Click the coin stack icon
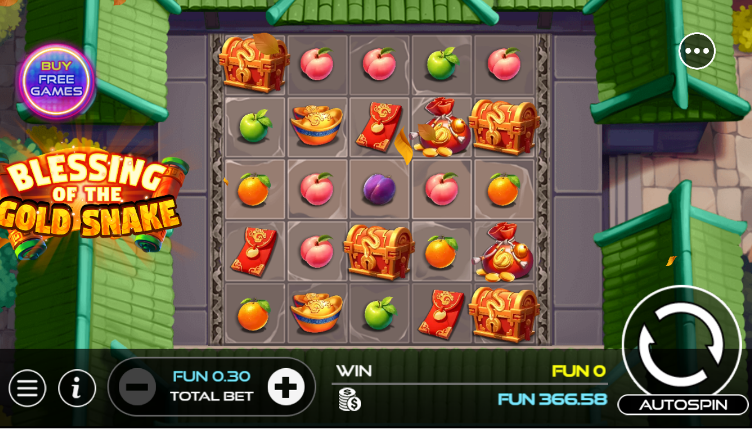755x430 pixels. (349, 400)
